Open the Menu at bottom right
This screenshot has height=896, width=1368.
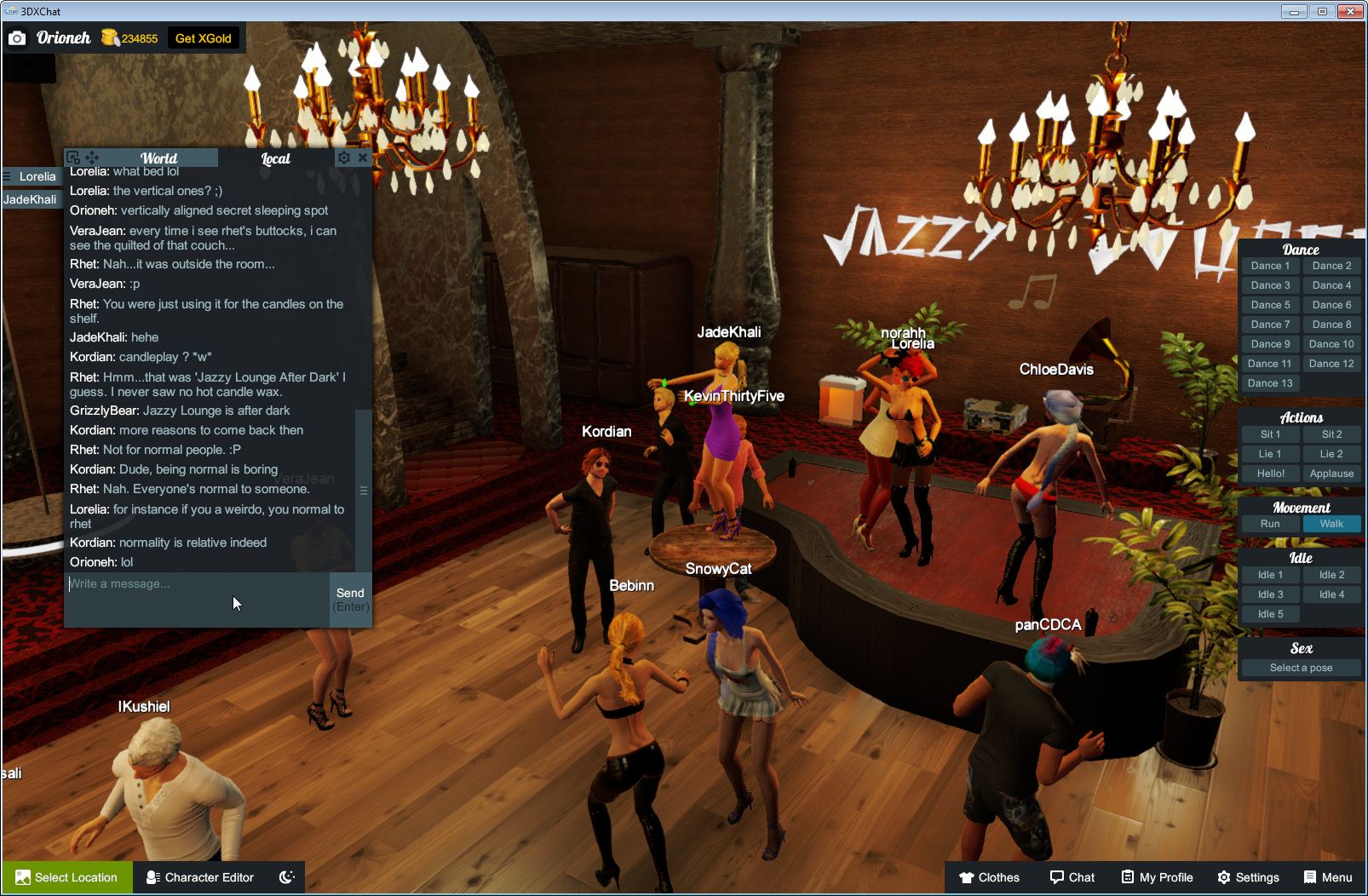[x=1327, y=877]
